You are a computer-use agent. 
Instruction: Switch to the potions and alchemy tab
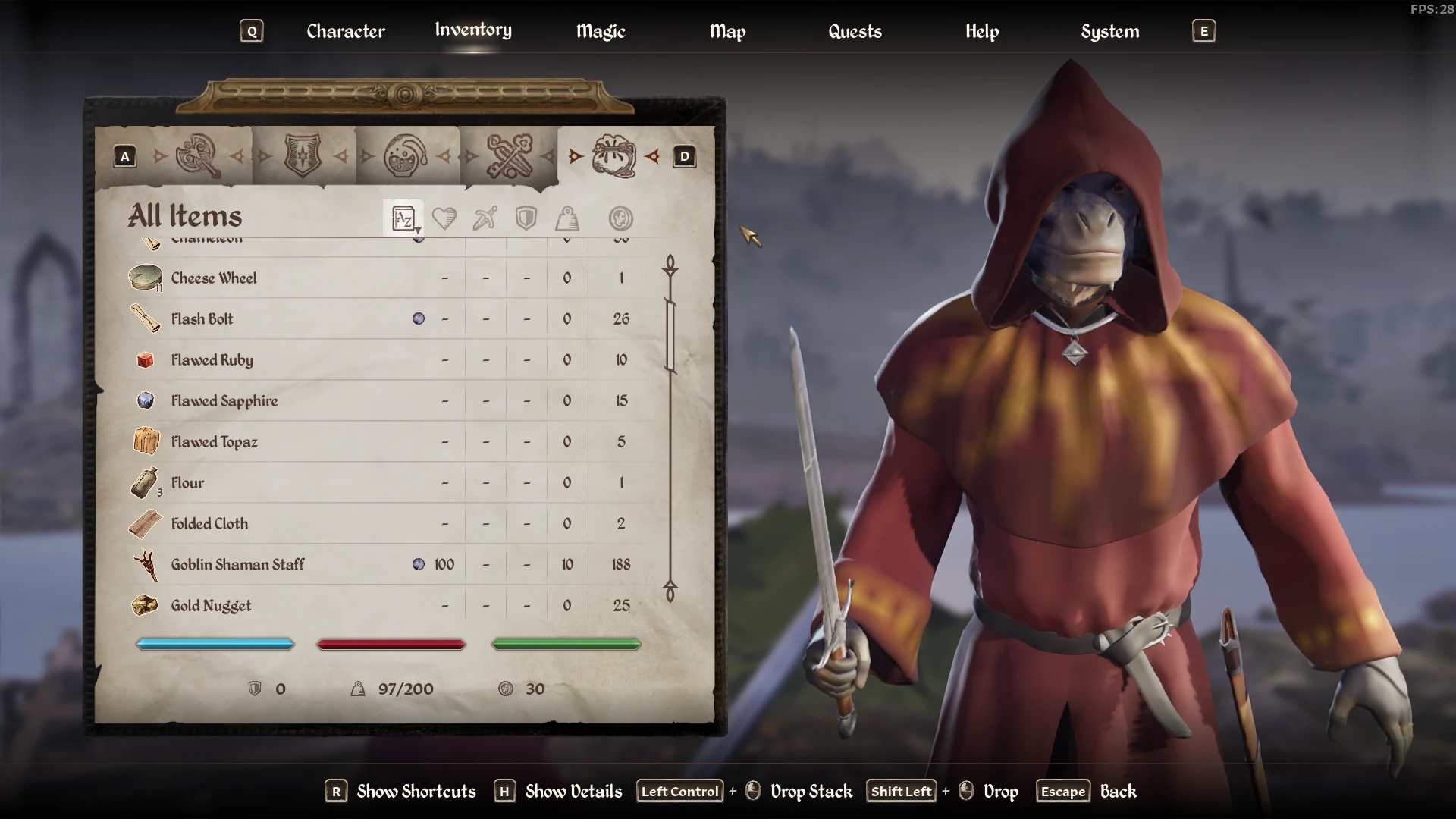[x=406, y=156]
